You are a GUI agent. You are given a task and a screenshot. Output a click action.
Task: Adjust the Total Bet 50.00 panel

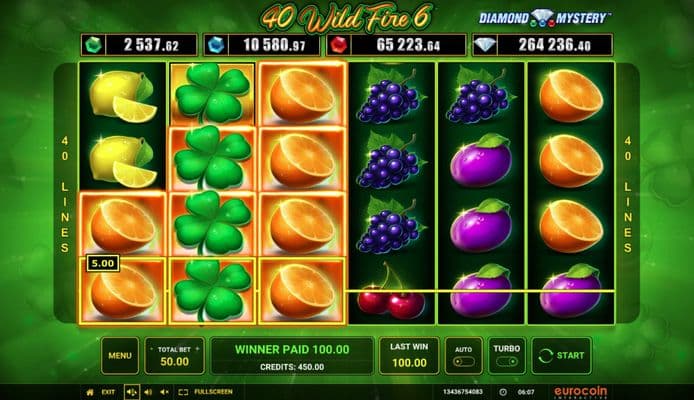click(x=174, y=354)
